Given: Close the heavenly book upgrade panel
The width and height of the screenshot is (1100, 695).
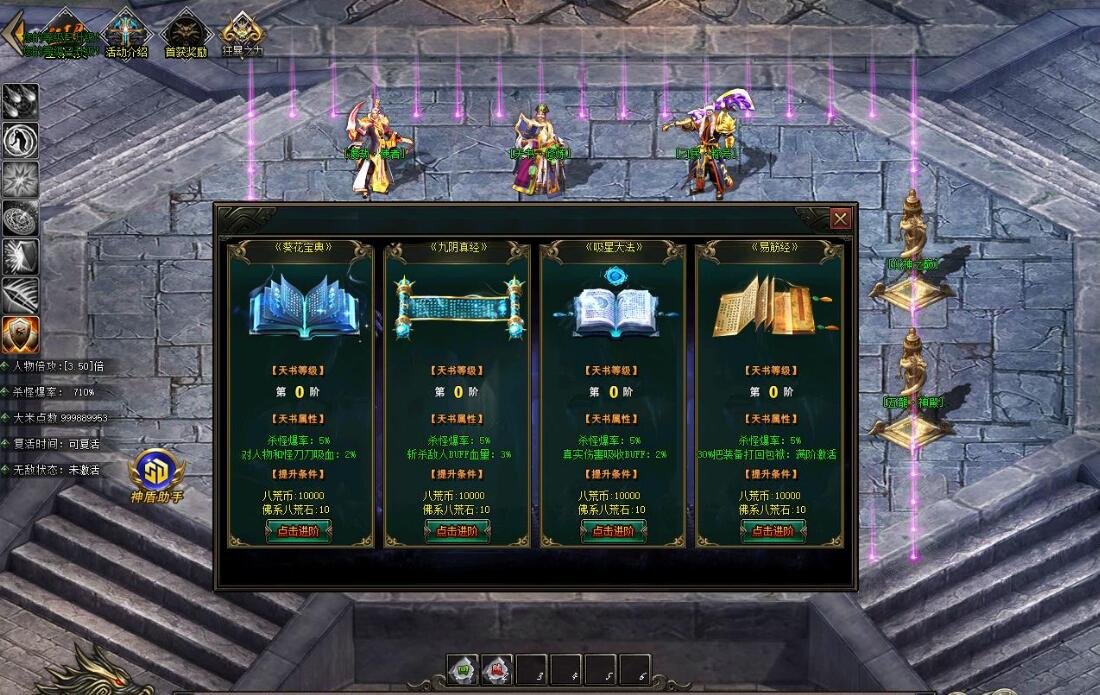Looking at the screenshot, I should [x=840, y=218].
